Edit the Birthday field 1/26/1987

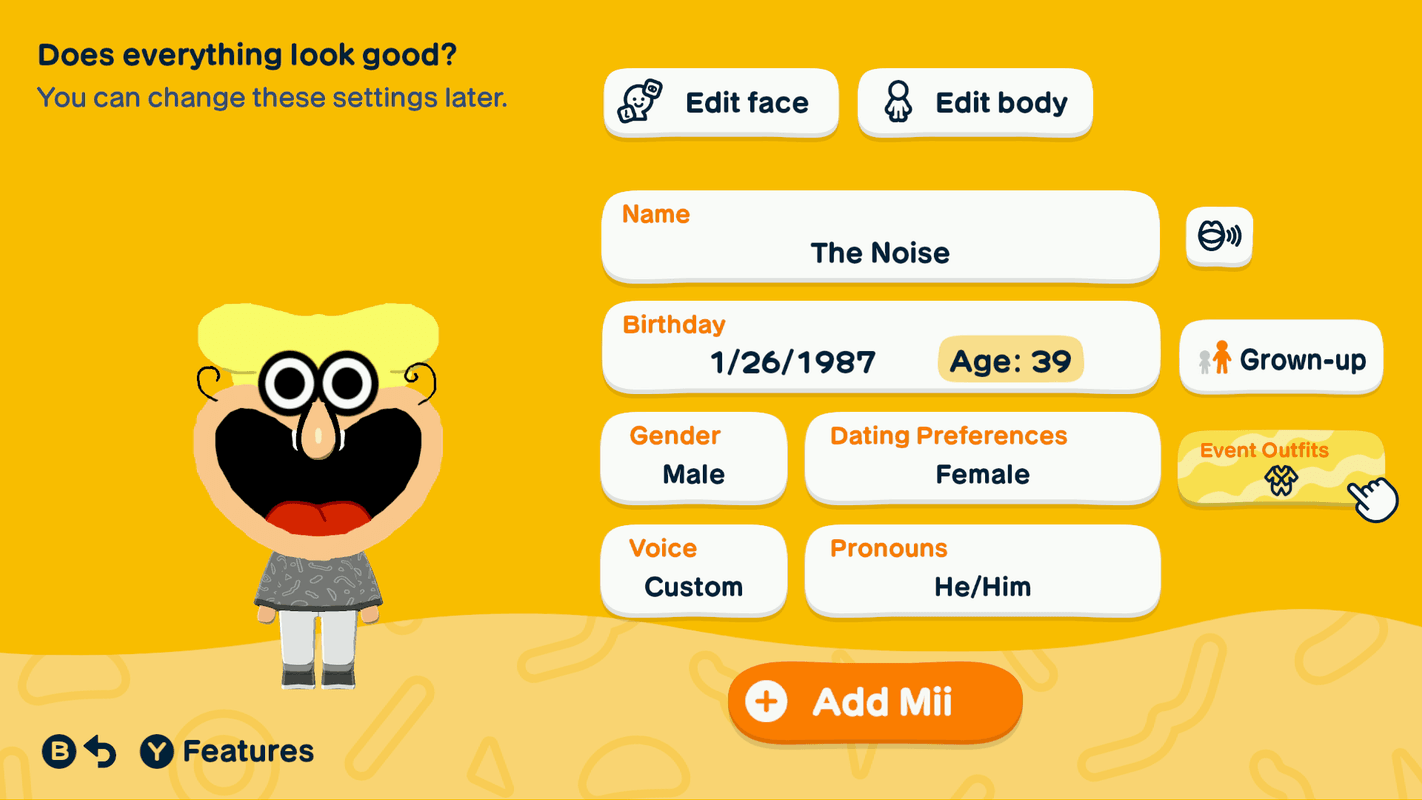tap(880, 347)
